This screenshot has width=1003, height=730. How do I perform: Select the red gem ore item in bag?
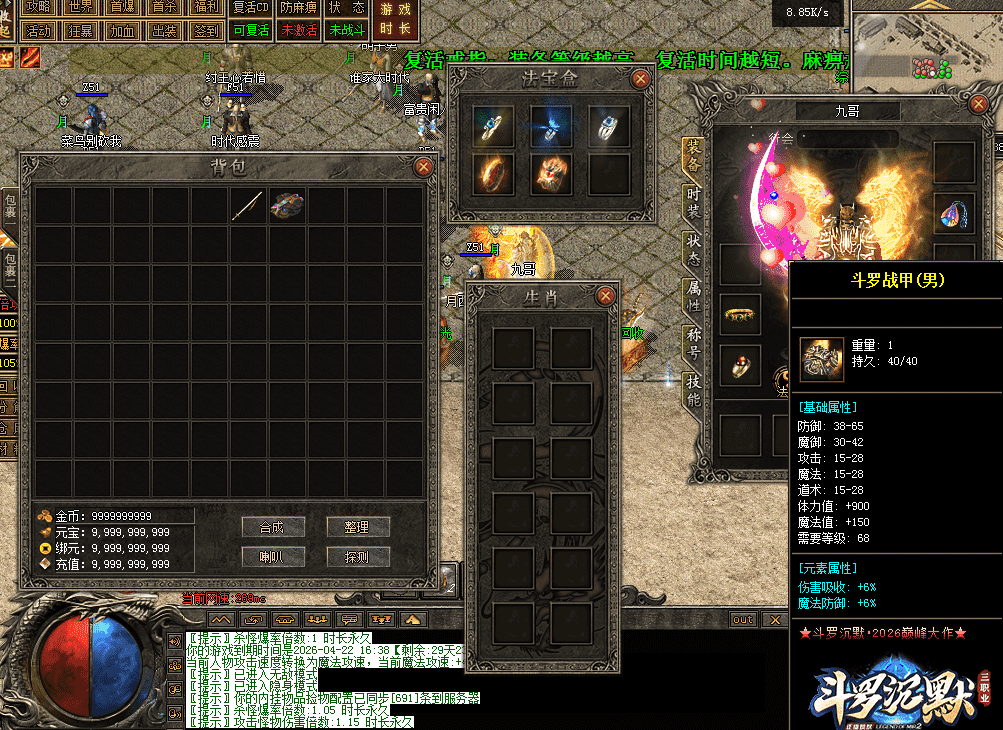pos(287,205)
